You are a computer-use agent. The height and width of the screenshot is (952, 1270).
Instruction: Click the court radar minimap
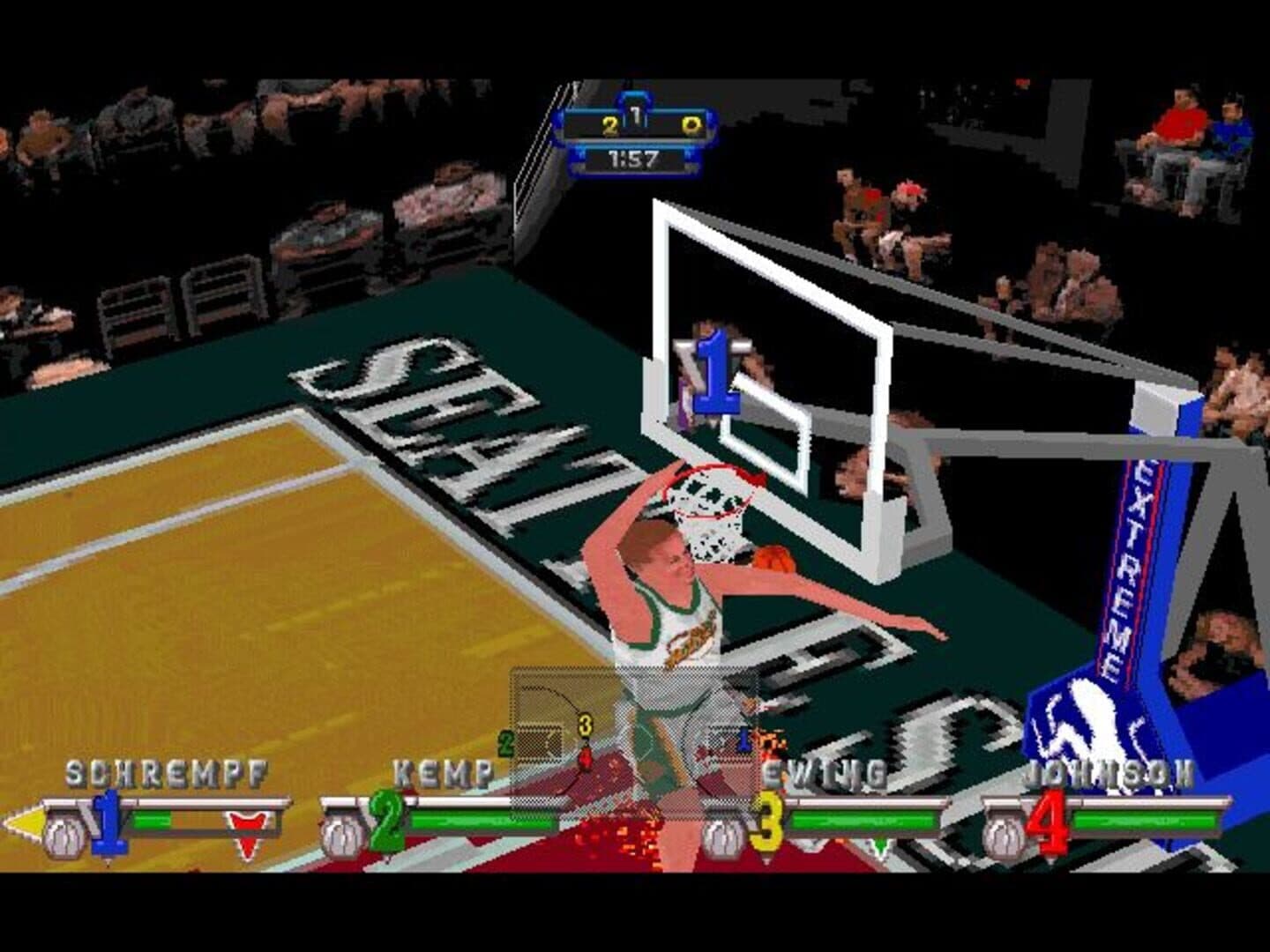click(633, 742)
